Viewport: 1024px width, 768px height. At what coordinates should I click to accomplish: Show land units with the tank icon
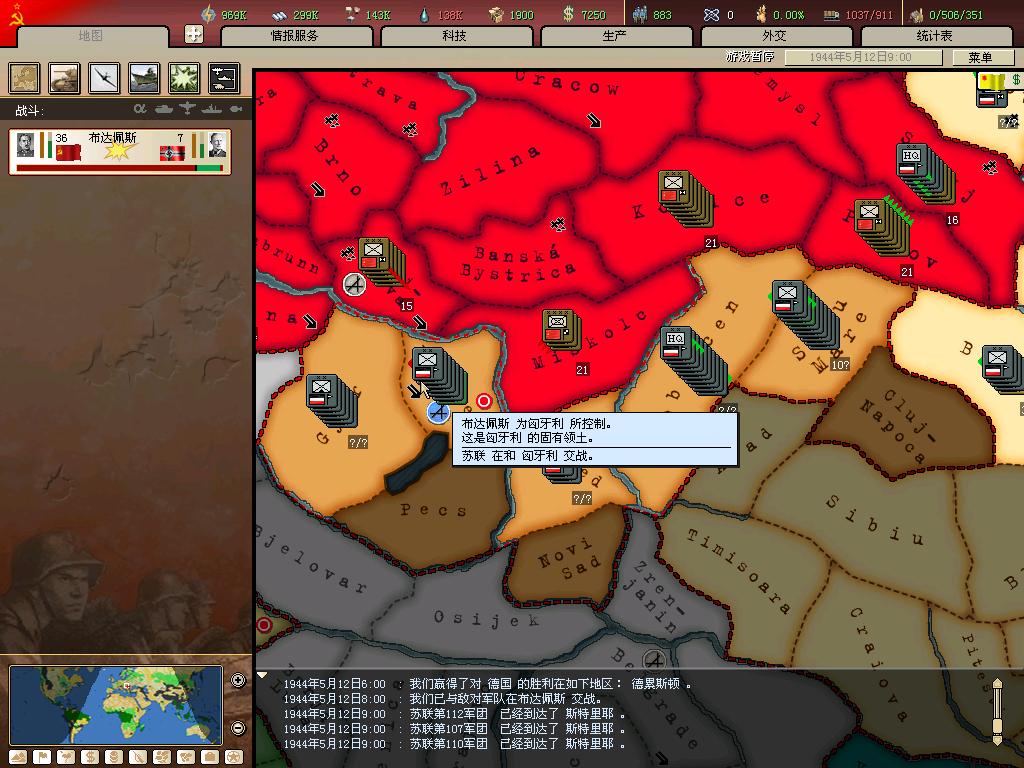click(x=64, y=78)
